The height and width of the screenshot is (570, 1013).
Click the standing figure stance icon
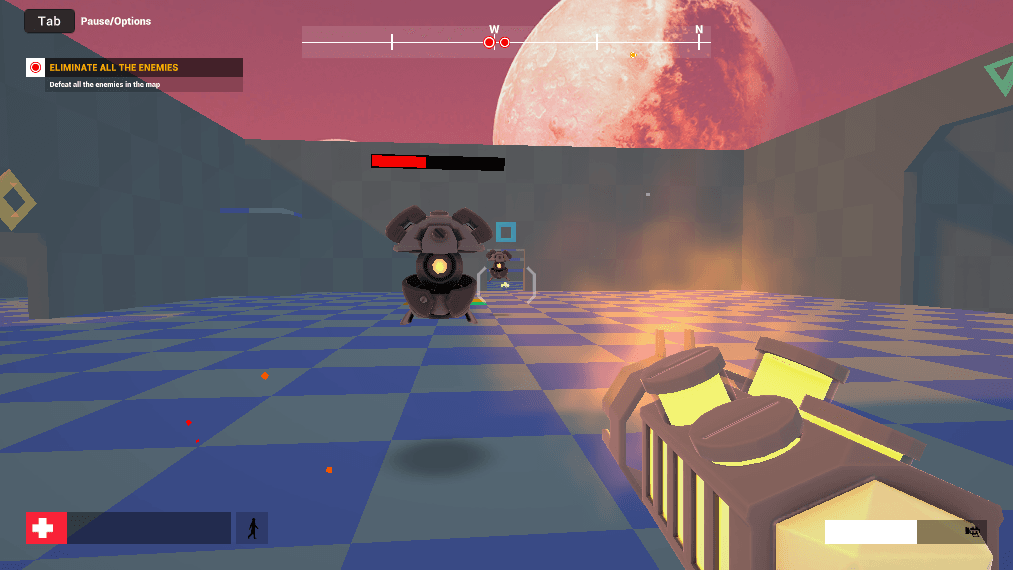pyautogui.click(x=252, y=528)
